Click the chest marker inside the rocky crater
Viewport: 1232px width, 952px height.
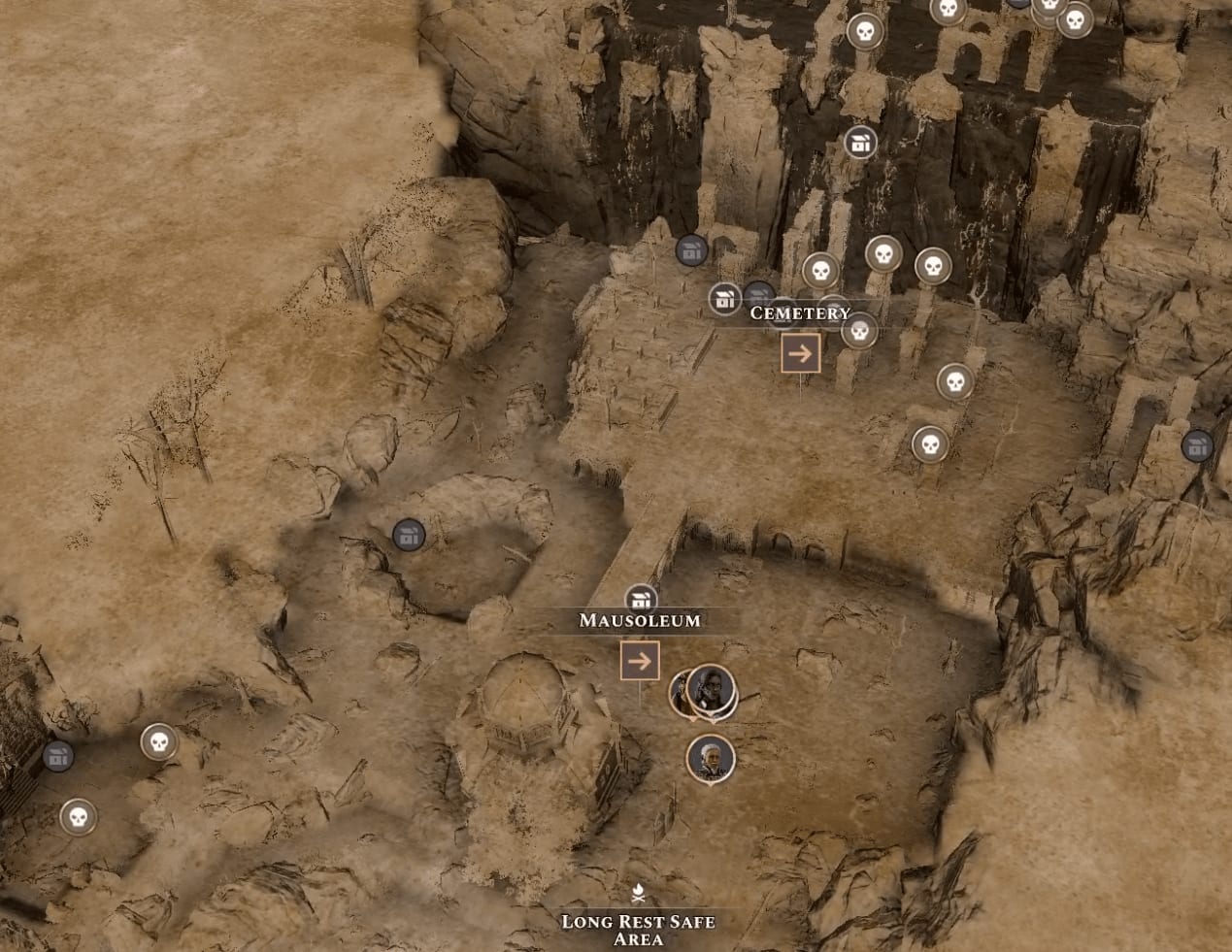tap(409, 535)
